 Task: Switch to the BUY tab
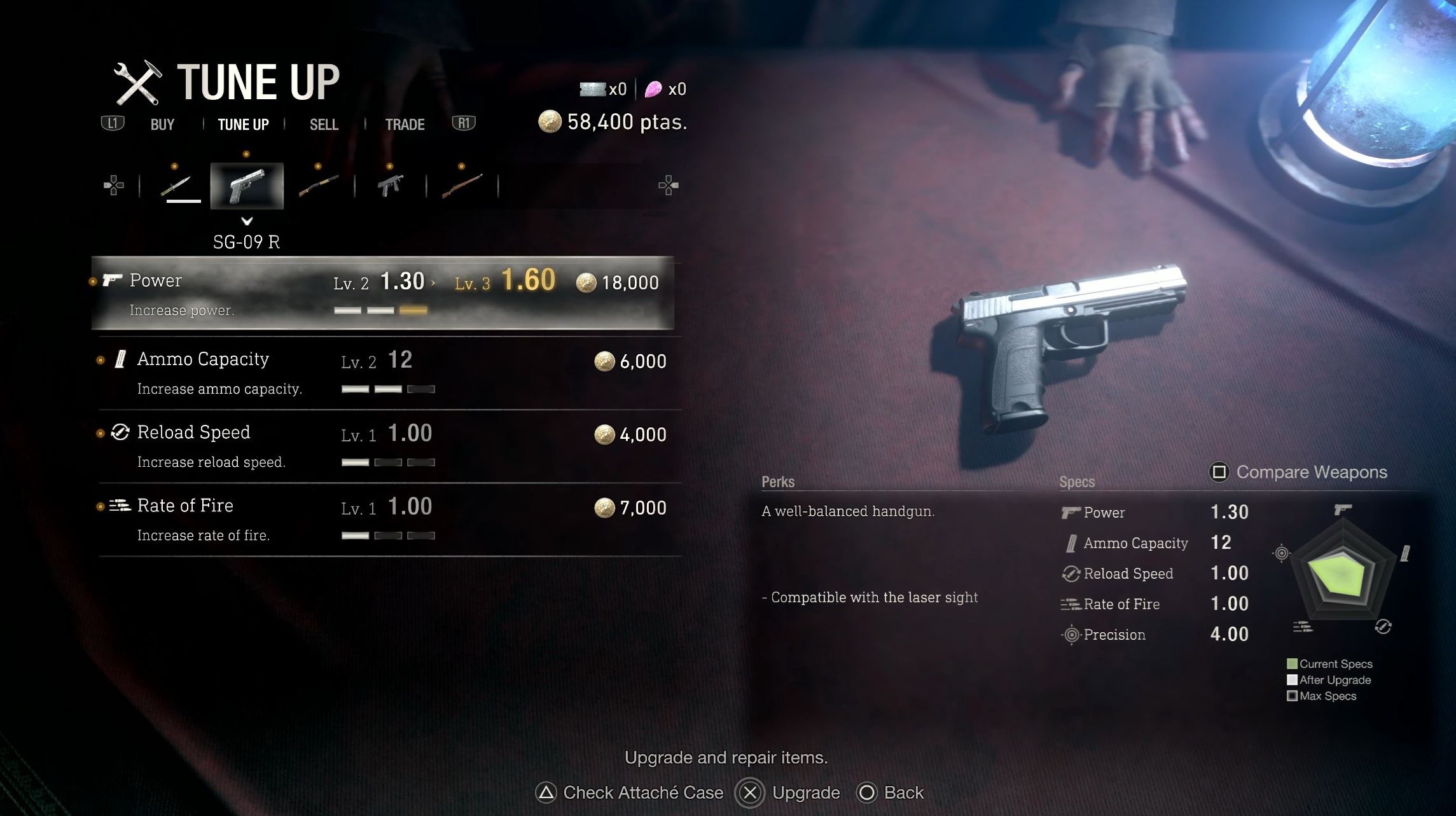click(x=162, y=125)
